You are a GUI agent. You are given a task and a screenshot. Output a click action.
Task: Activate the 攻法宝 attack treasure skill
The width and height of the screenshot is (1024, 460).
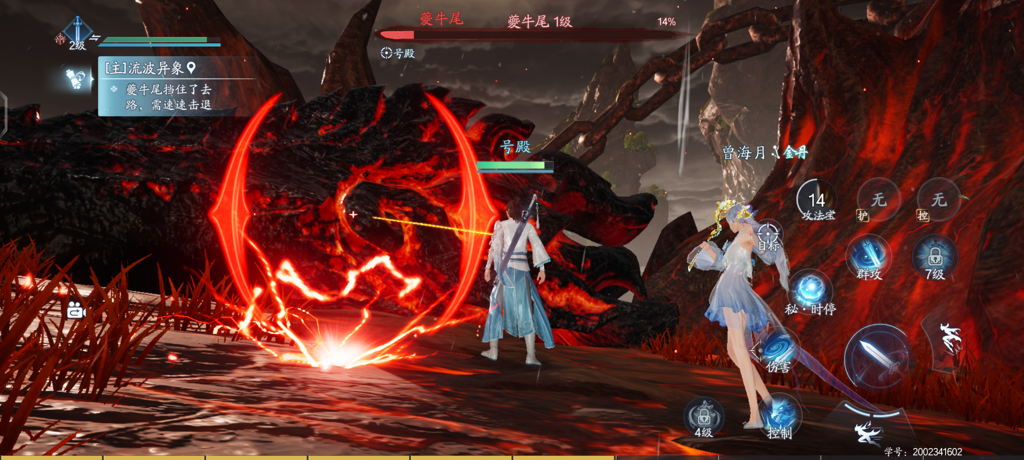[x=817, y=201]
